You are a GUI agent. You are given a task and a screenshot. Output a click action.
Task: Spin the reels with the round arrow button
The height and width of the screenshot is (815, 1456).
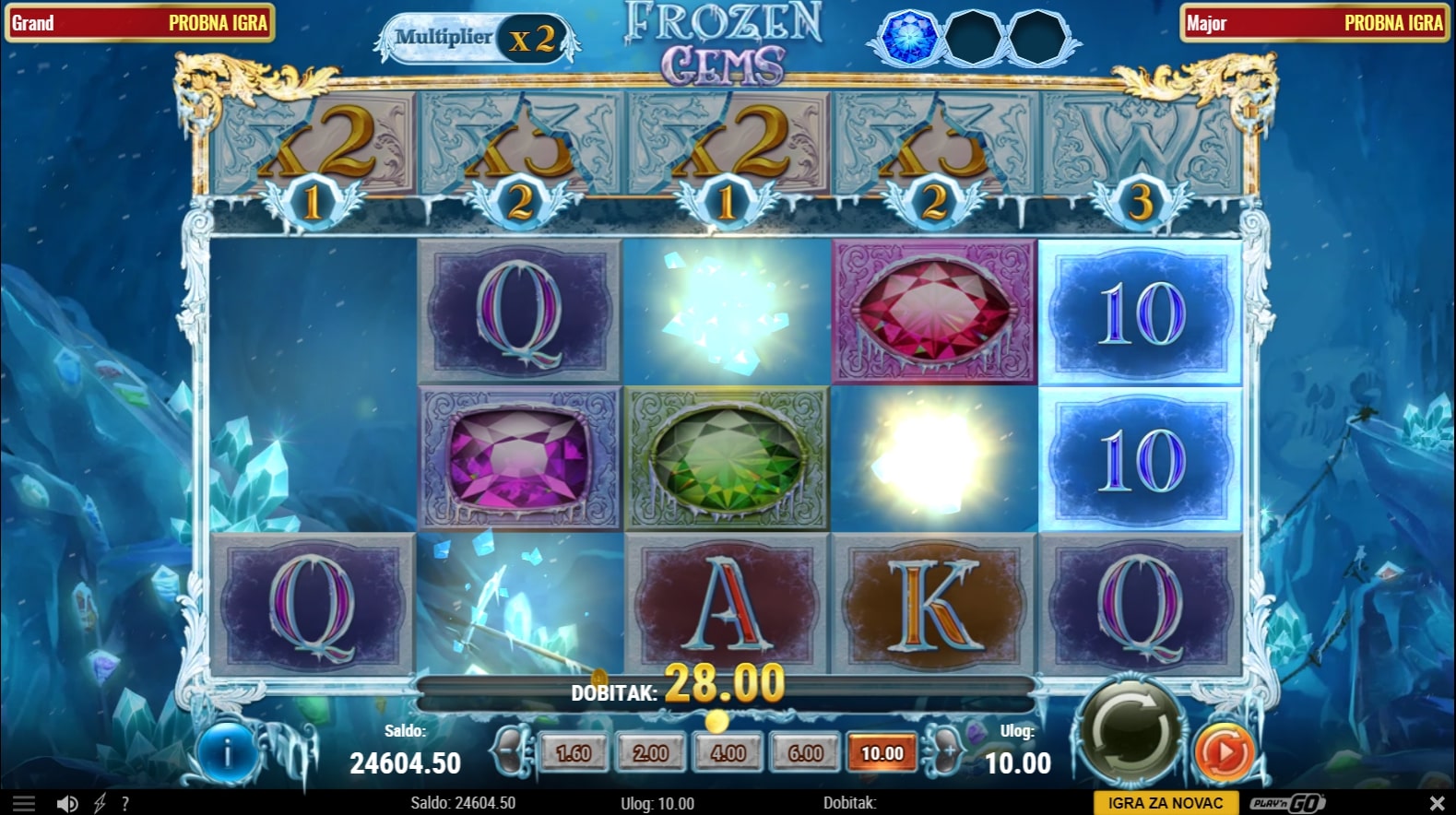click(x=1131, y=733)
